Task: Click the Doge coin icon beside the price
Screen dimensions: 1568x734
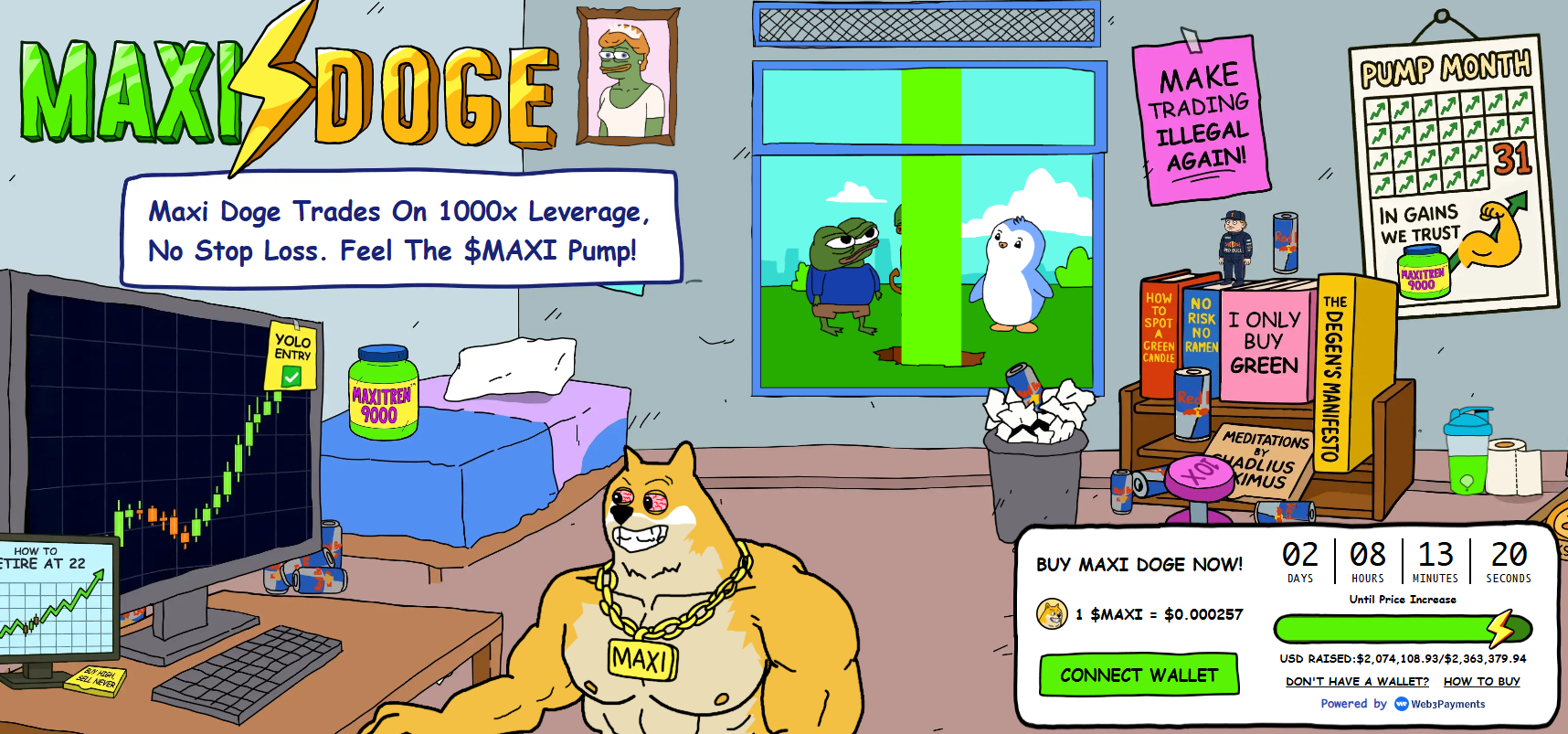Action: click(x=1053, y=615)
